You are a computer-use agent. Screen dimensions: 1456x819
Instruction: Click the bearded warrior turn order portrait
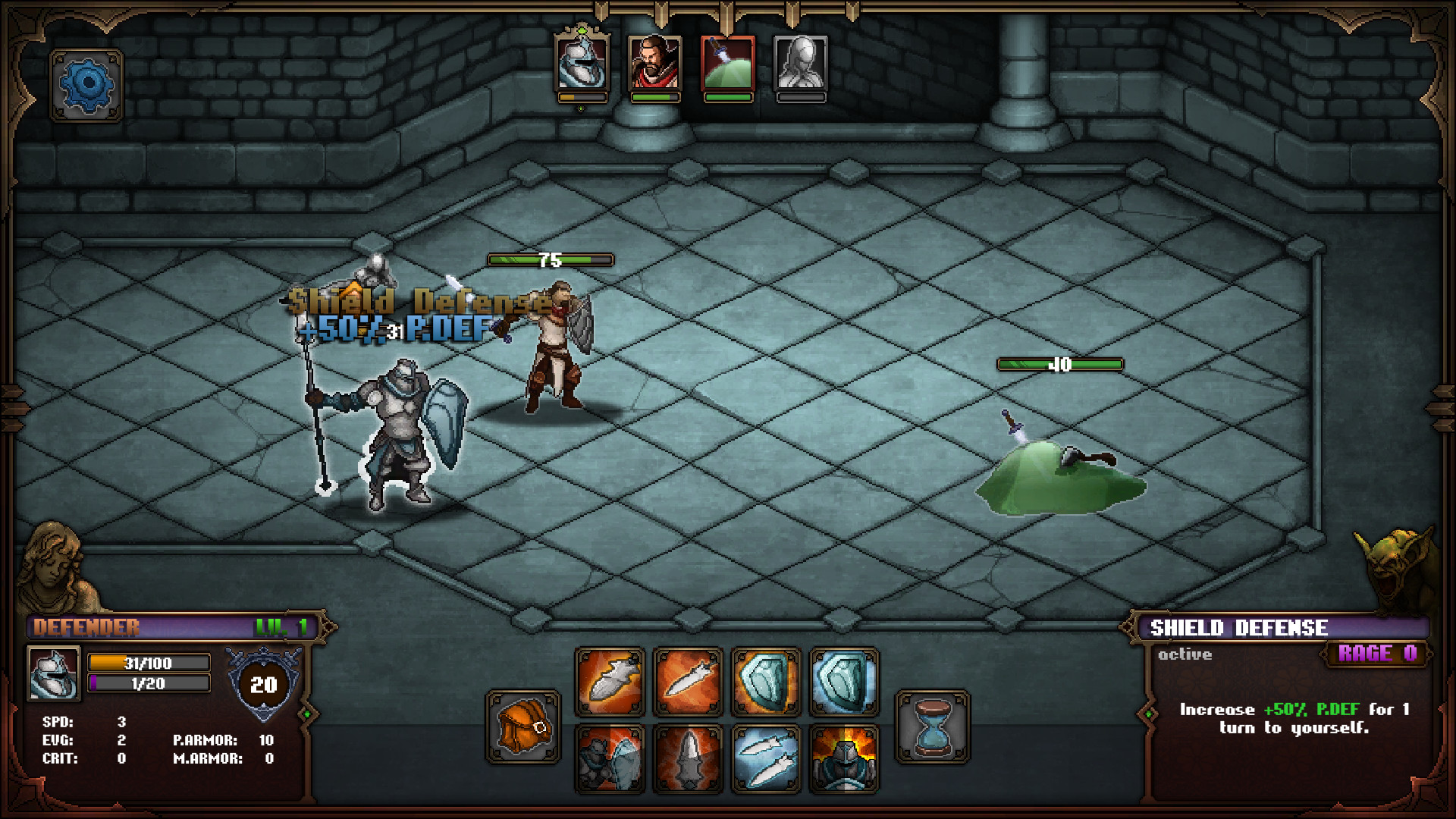click(x=655, y=64)
